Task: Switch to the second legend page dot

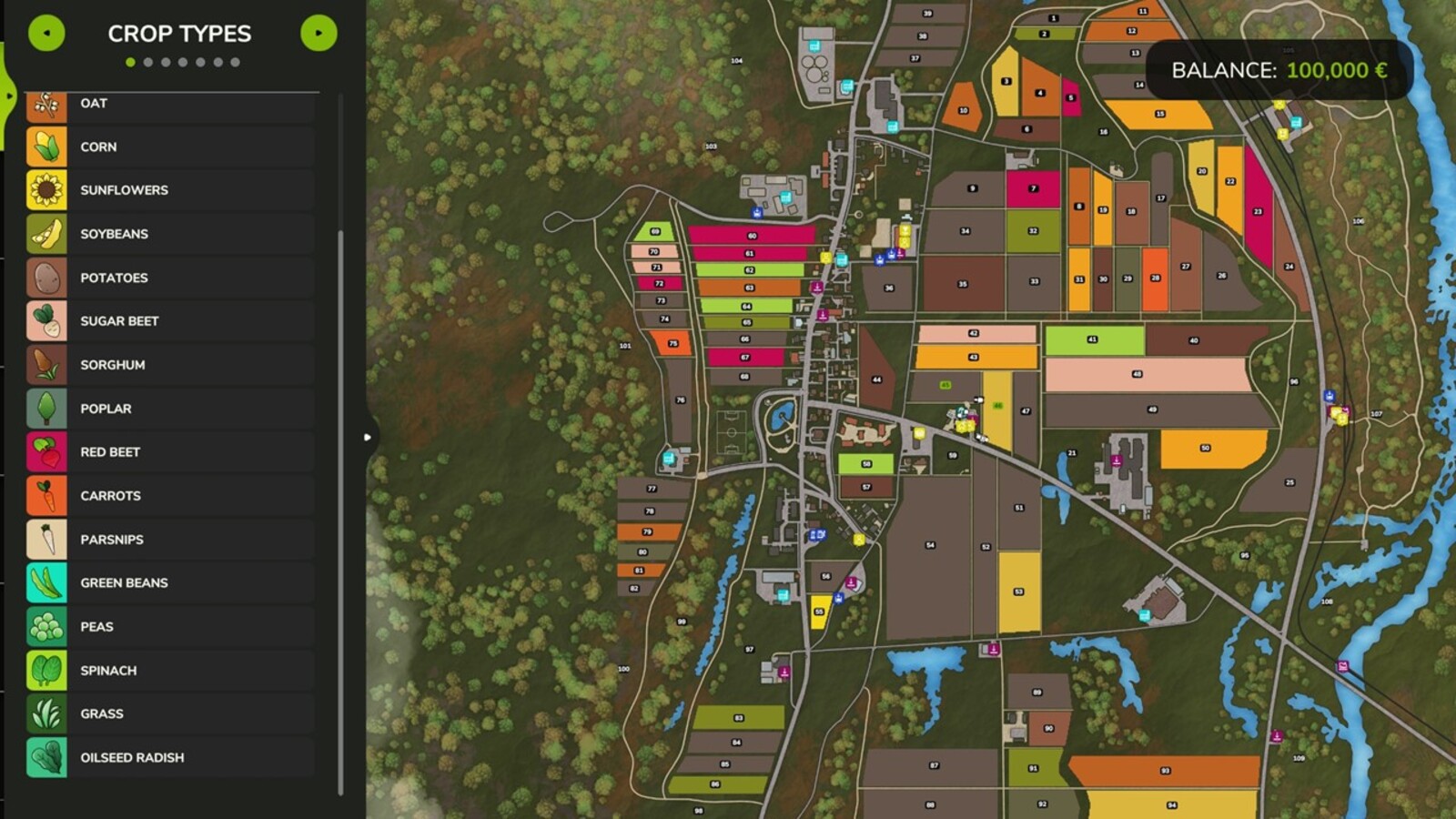Action: [x=149, y=63]
